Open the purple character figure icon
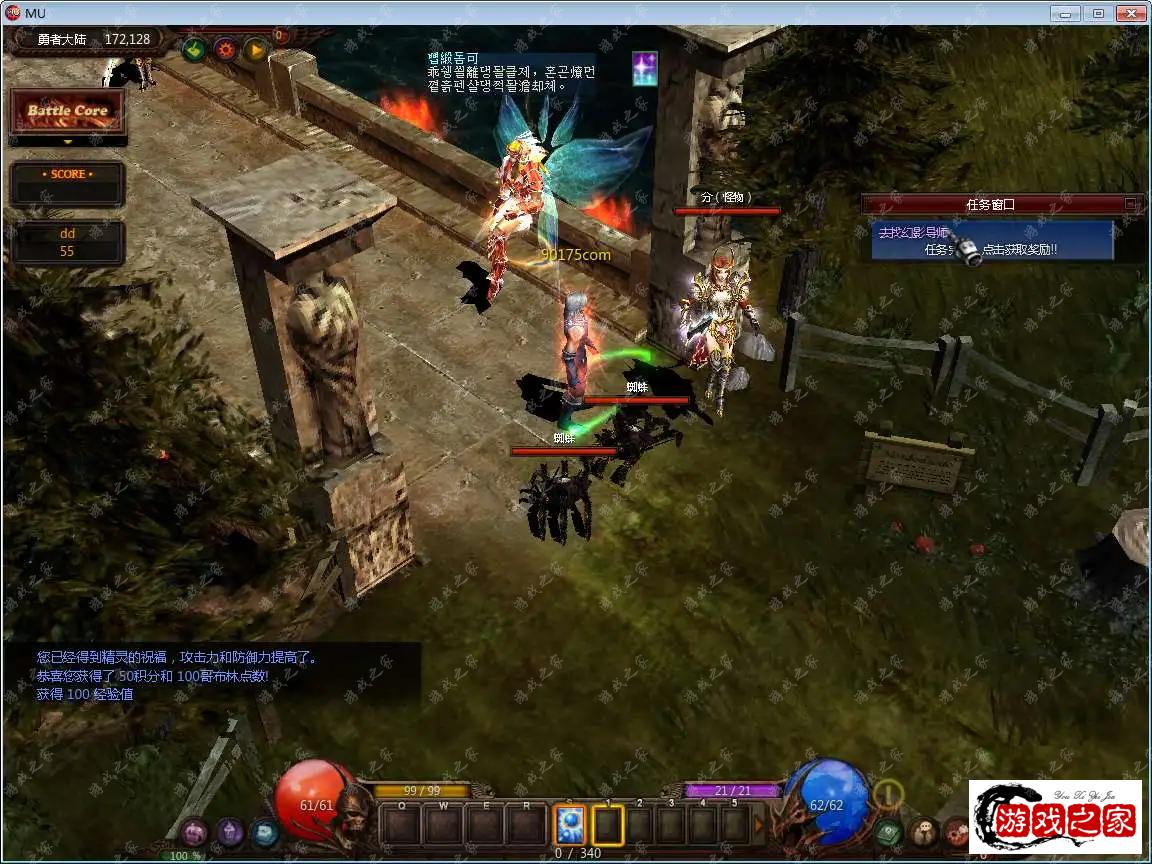The image size is (1152, 864). click(230, 832)
